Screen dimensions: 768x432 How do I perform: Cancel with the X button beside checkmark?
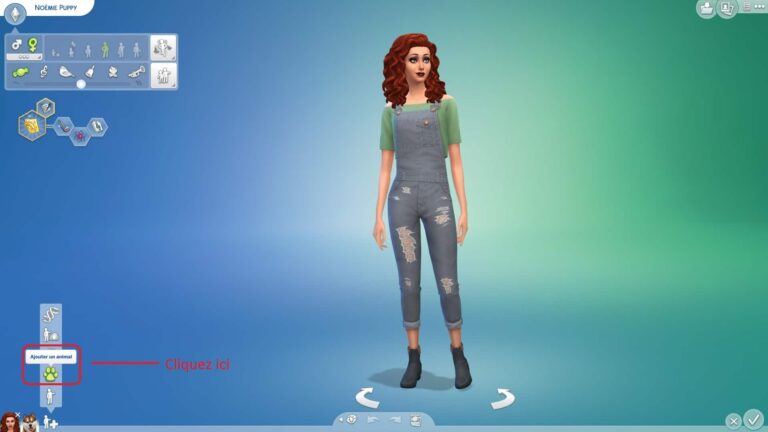click(733, 421)
